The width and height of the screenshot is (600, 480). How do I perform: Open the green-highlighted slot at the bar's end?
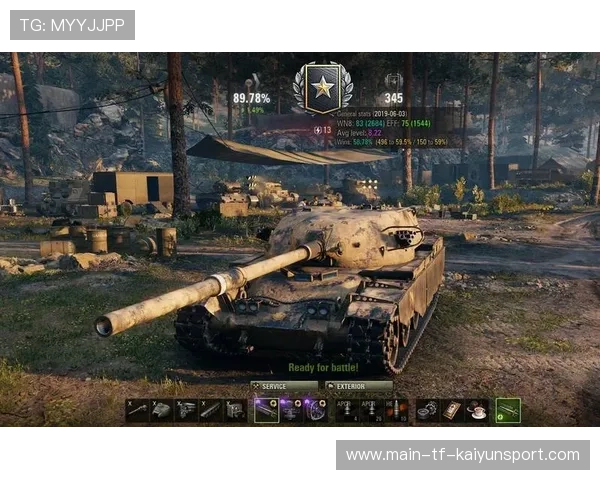coord(508,410)
